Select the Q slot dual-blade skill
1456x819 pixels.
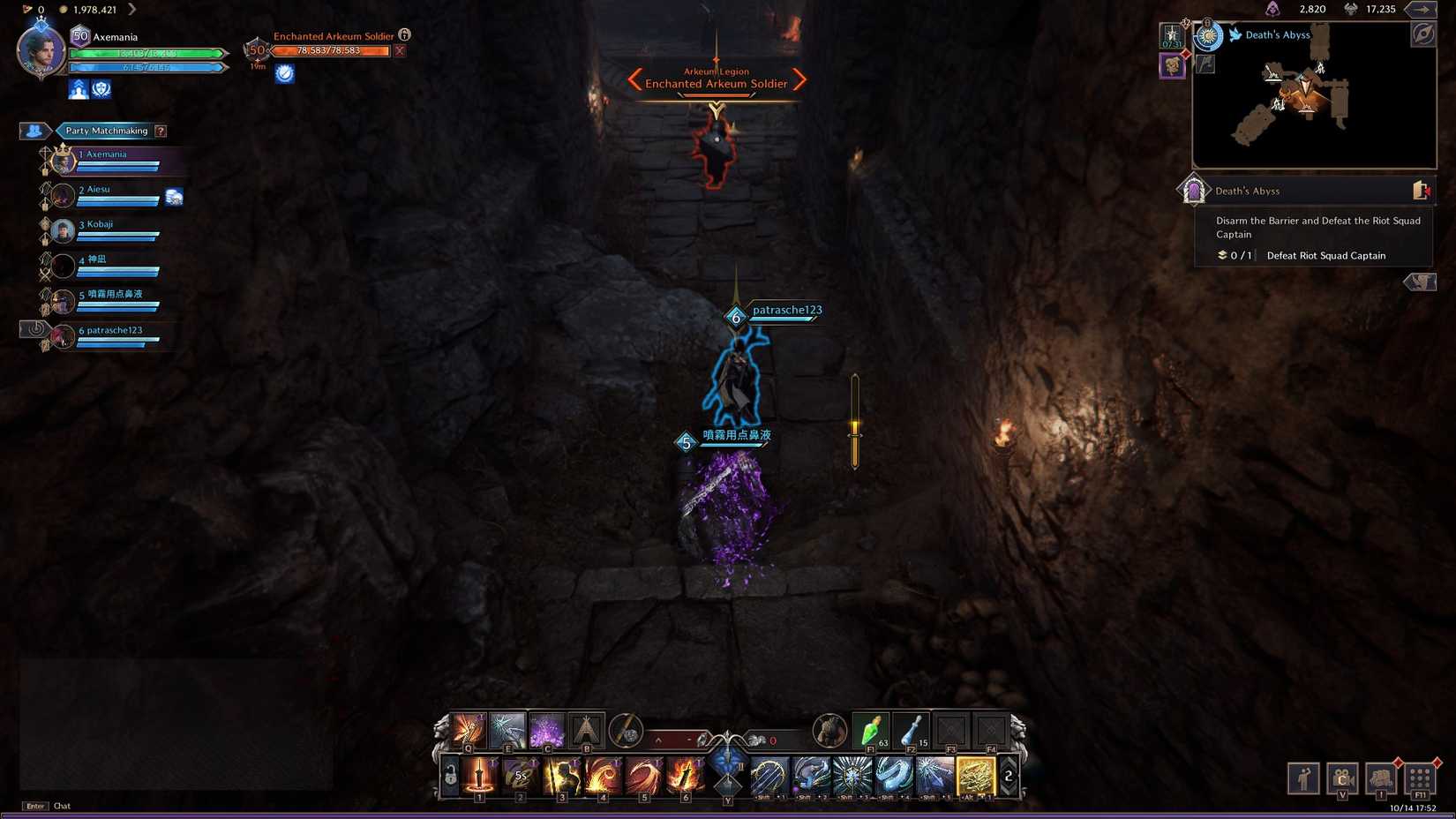[468, 727]
